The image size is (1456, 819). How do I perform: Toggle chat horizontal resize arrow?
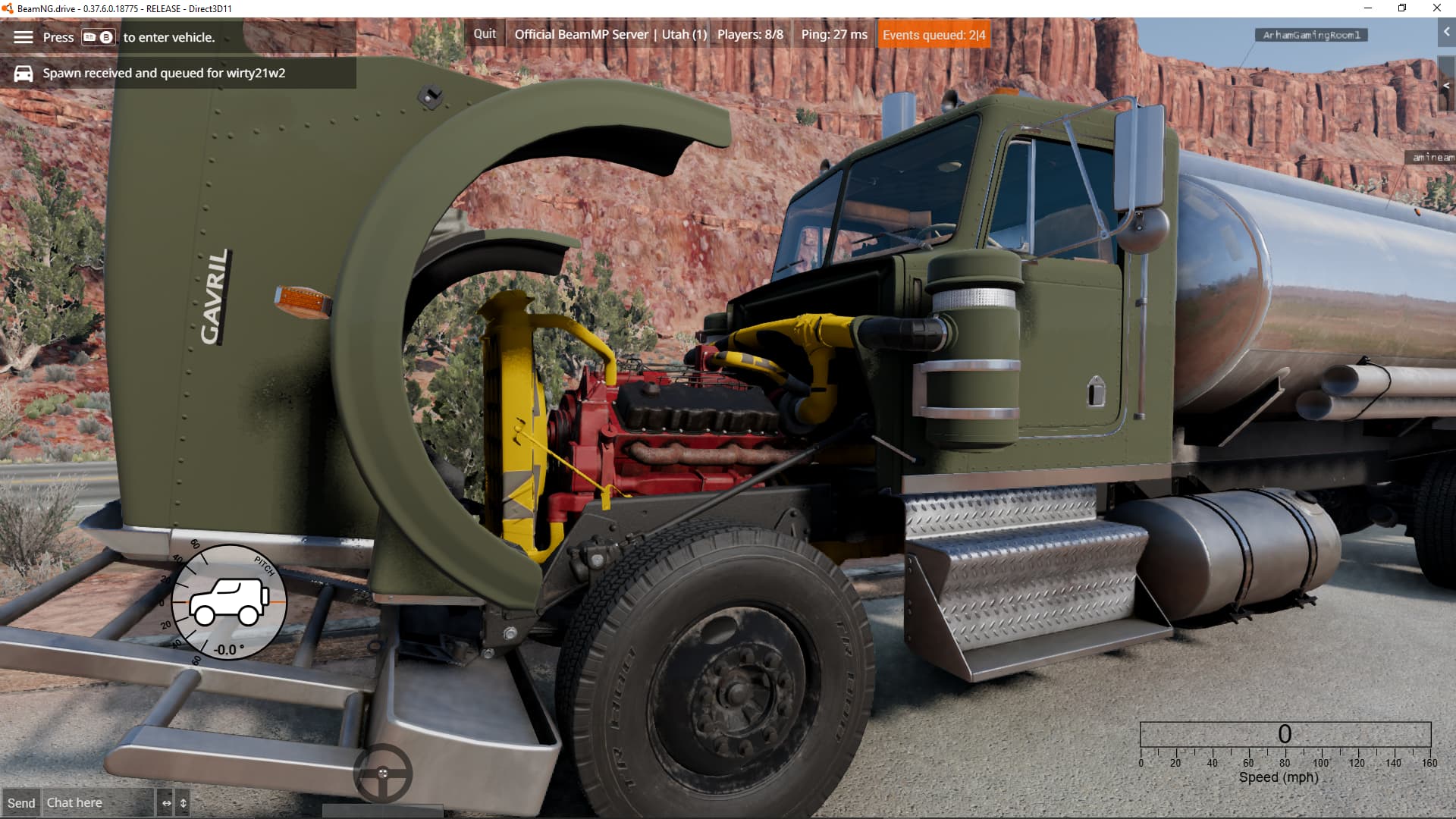point(167,803)
